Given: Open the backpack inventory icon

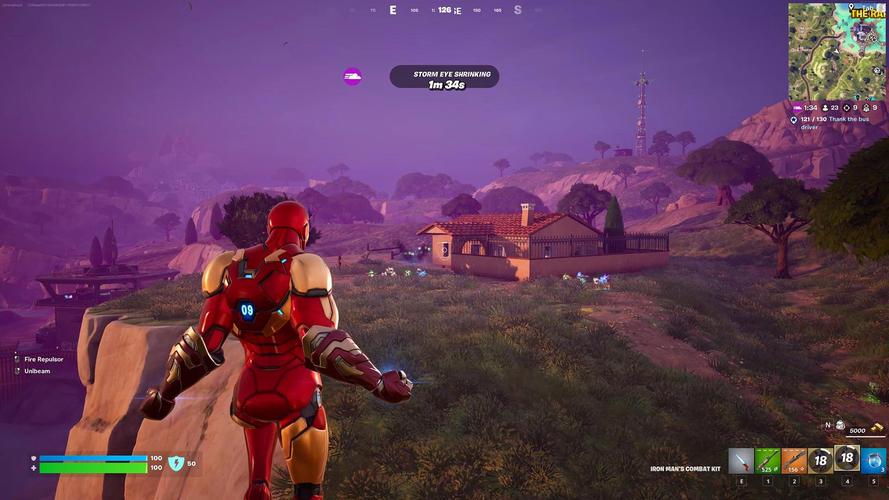Looking at the screenshot, I should pos(840,426).
